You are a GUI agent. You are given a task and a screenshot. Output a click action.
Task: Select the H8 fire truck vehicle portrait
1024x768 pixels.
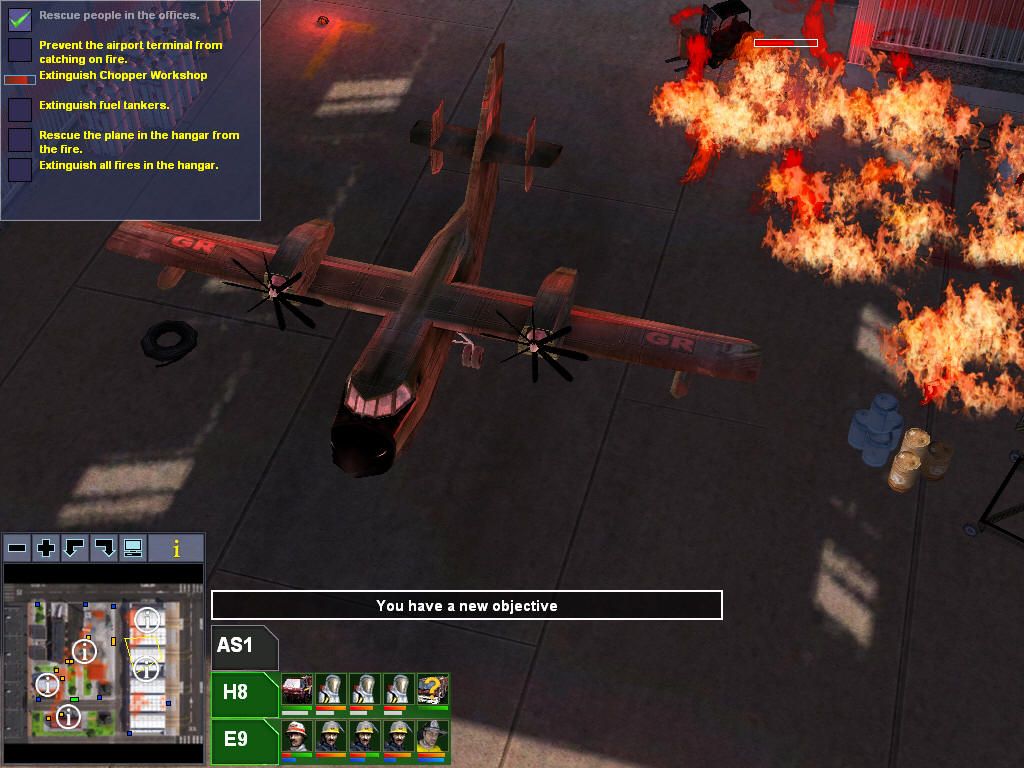click(x=297, y=690)
